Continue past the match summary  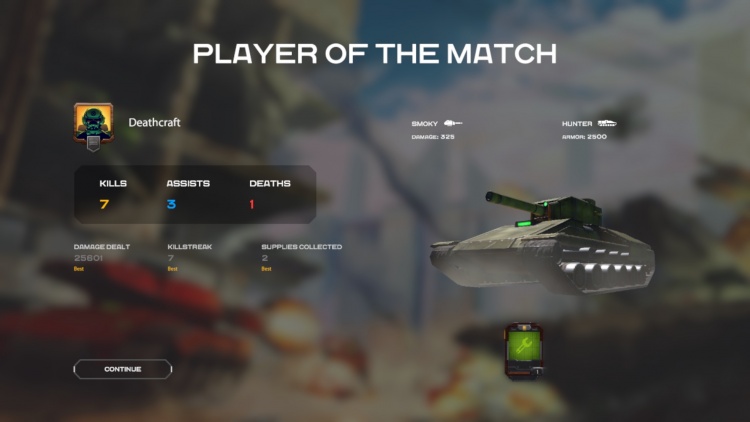(123, 369)
